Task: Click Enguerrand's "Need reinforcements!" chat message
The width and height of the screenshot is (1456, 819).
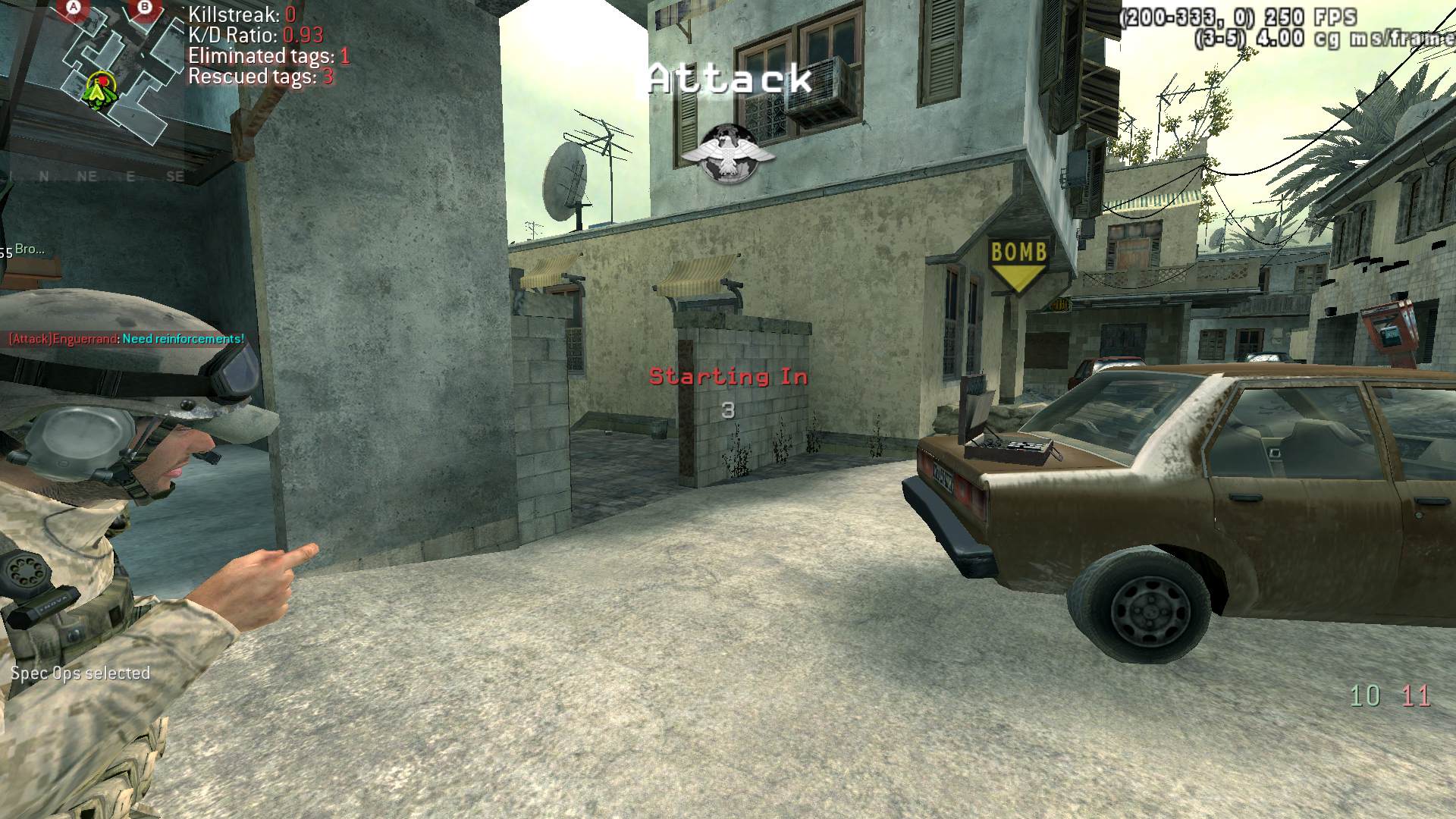Action: (127, 339)
